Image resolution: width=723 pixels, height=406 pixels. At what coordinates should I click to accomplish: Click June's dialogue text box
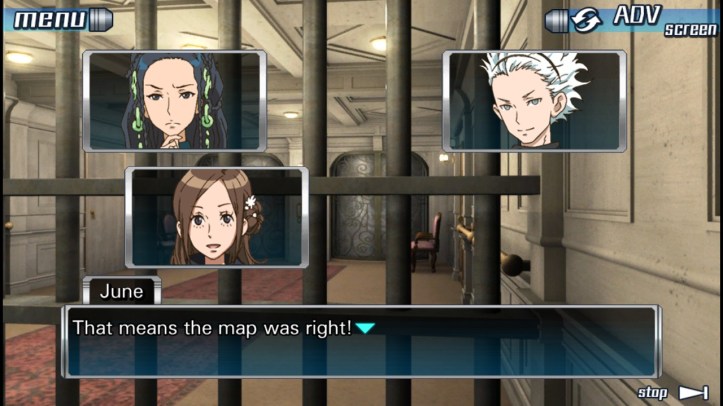click(x=360, y=341)
